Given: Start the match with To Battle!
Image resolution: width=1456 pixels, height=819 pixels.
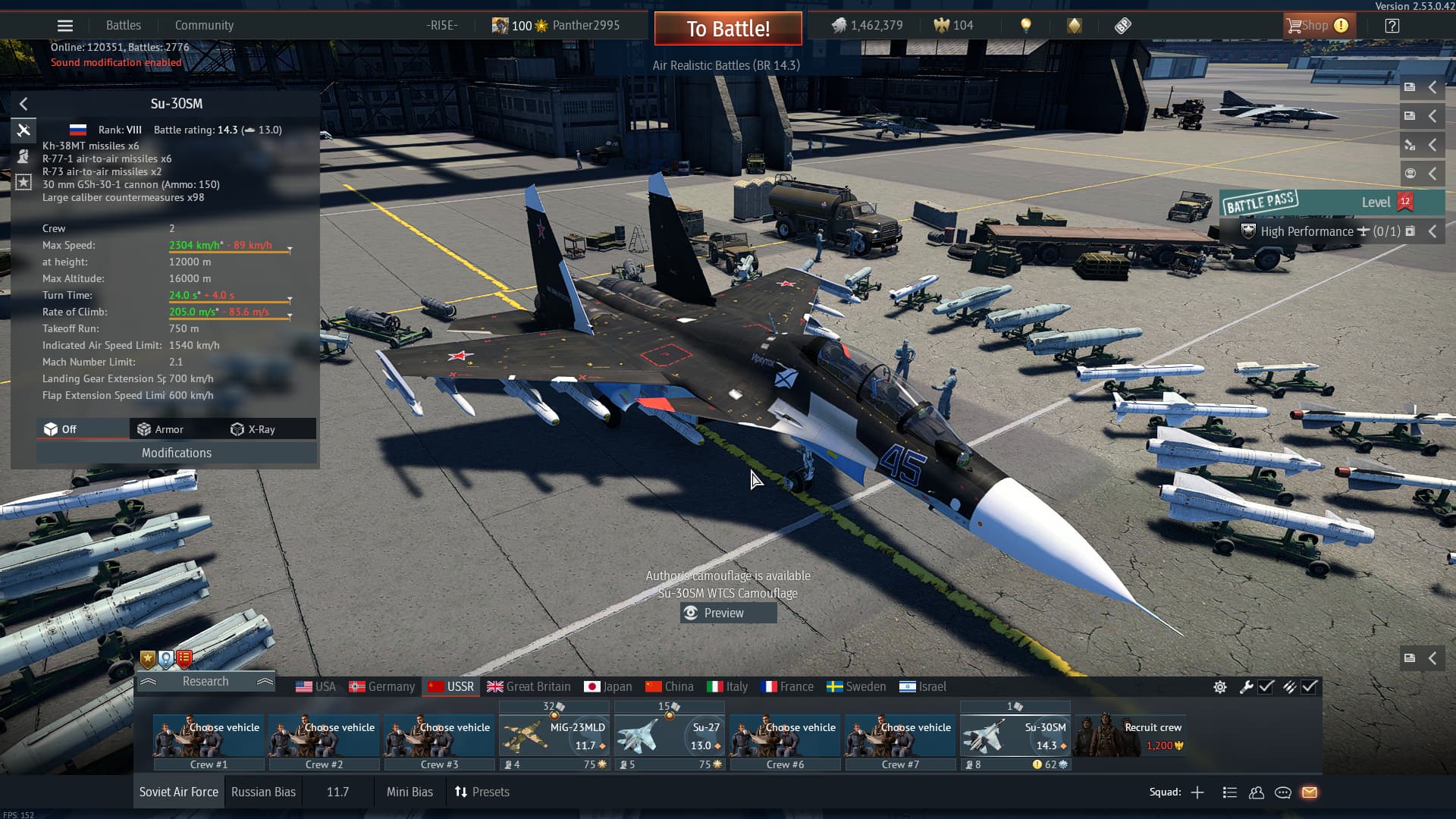Looking at the screenshot, I should click(x=728, y=29).
